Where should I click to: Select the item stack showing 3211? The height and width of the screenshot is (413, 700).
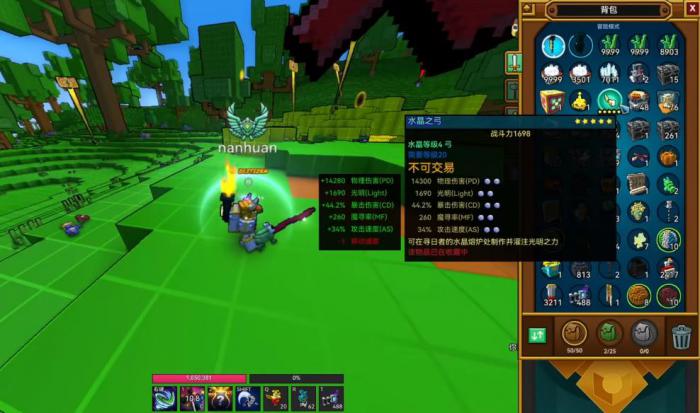(551, 293)
